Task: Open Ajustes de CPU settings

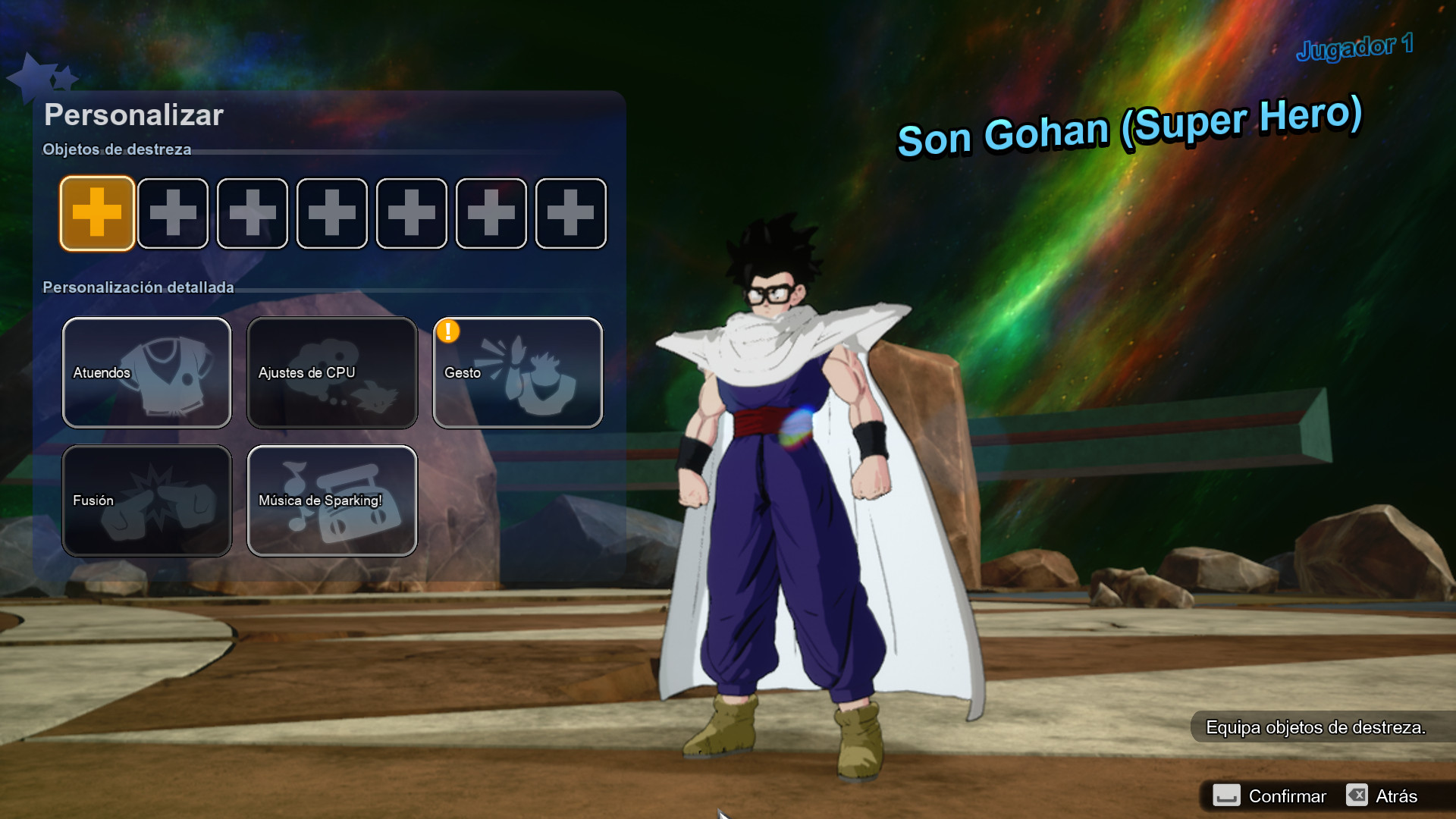Action: click(x=332, y=372)
